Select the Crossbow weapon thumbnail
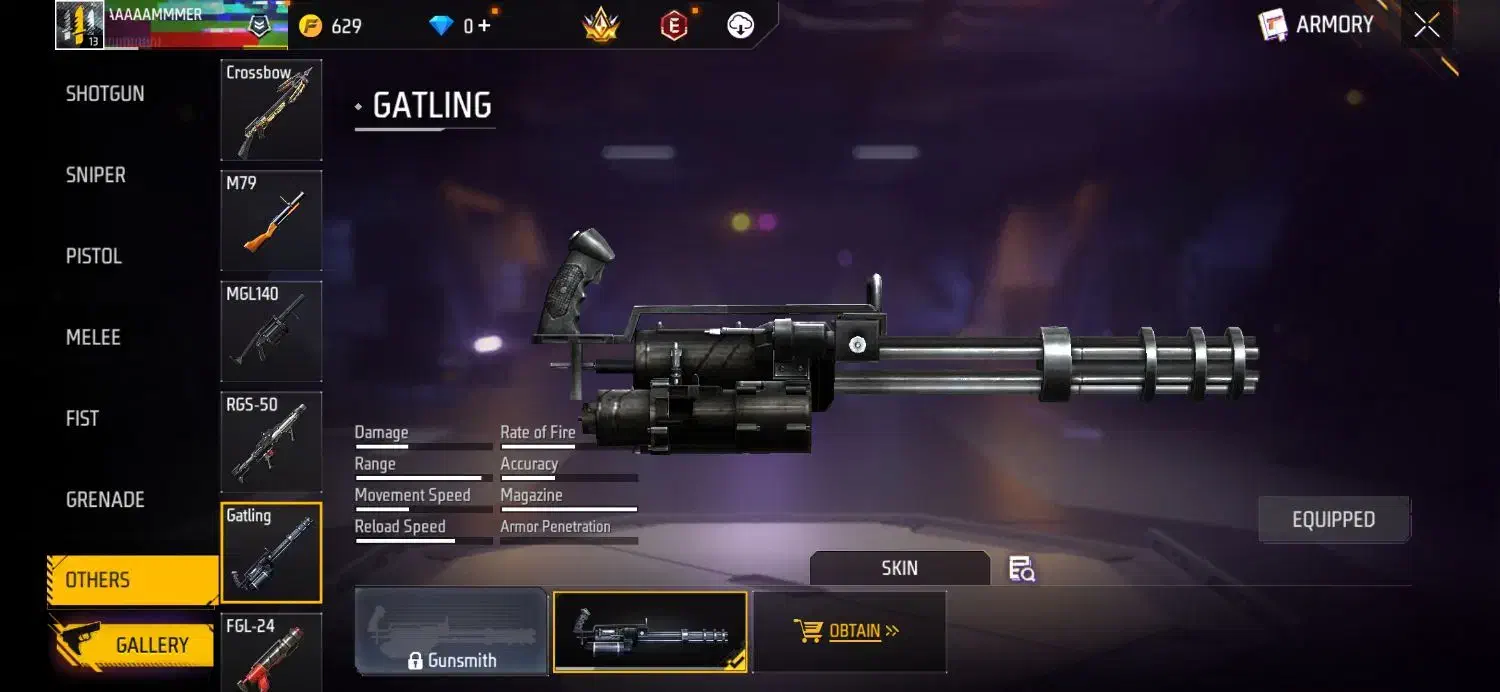The image size is (1500, 692). [x=271, y=110]
